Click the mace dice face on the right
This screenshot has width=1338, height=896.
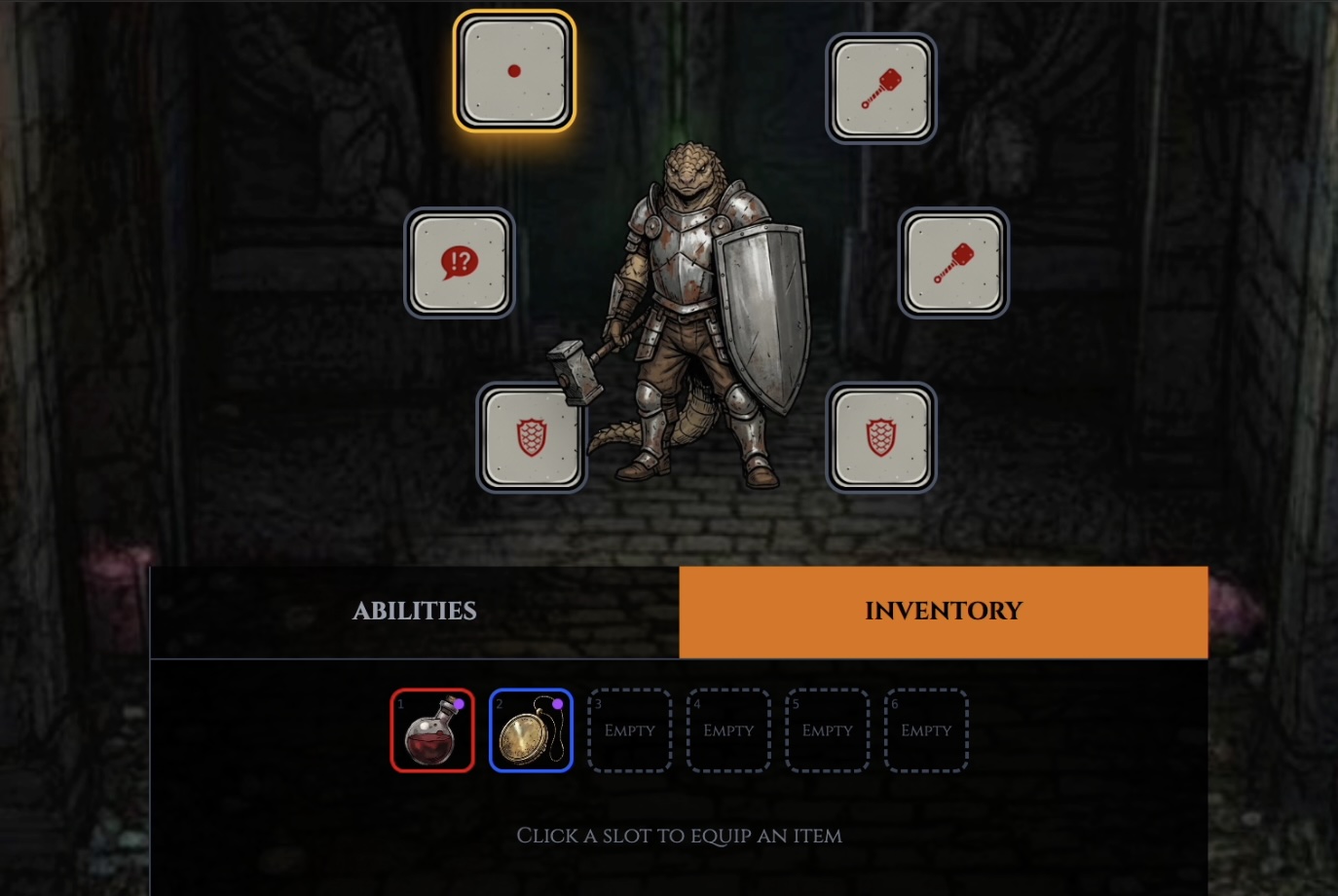pyautogui.click(x=952, y=262)
